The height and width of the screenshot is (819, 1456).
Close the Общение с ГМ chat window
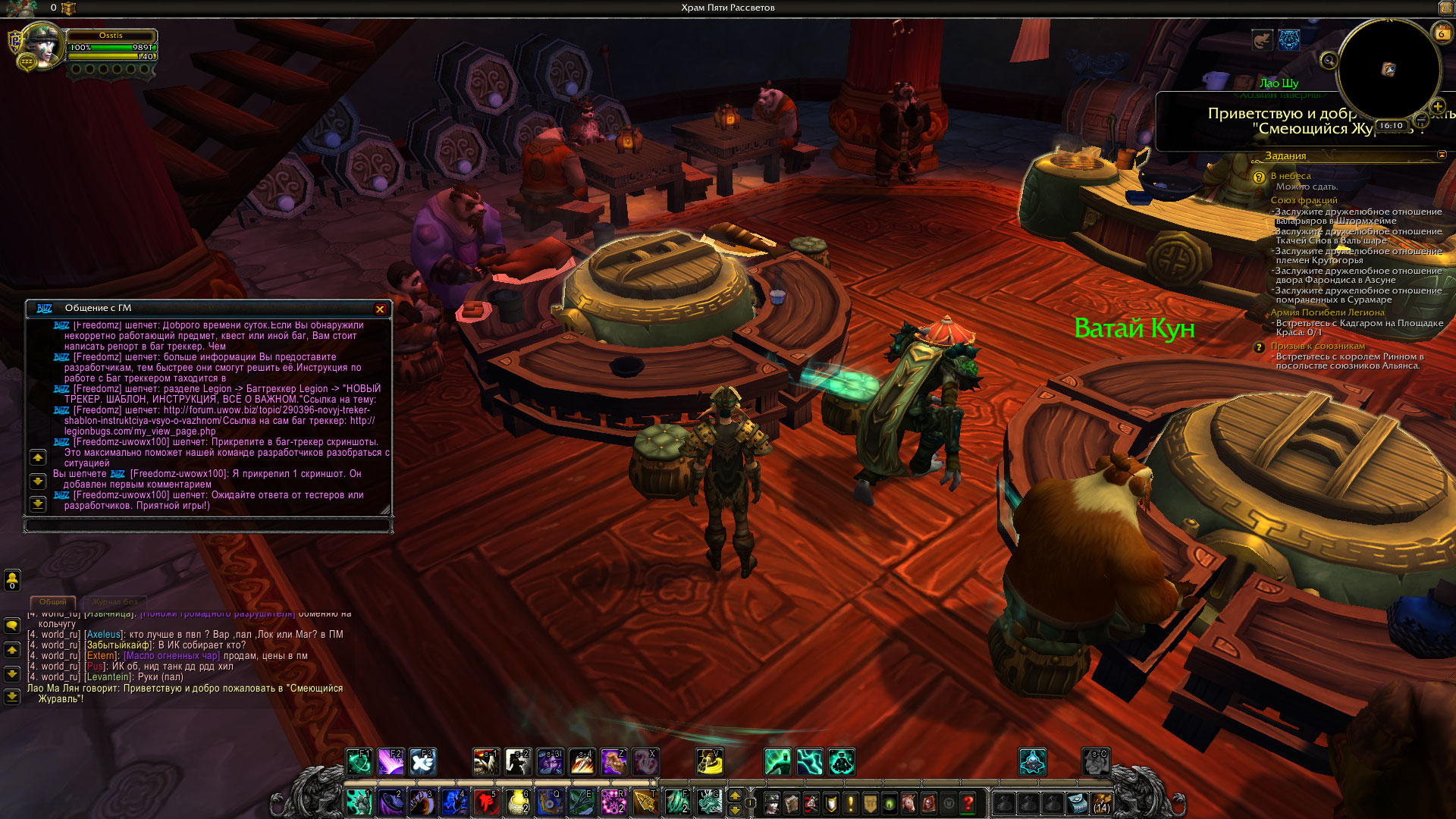pyautogui.click(x=380, y=309)
